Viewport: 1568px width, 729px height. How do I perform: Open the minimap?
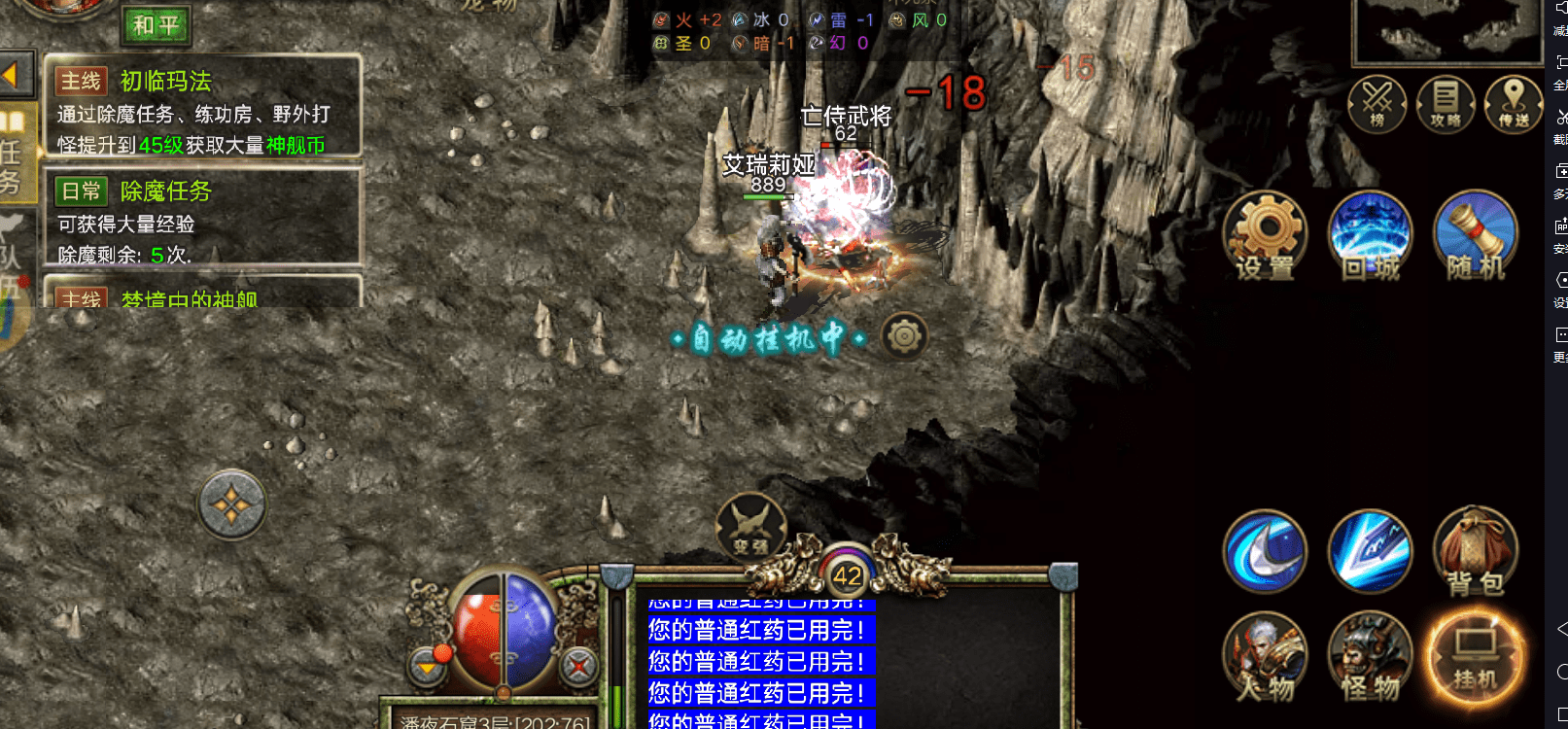[x=1445, y=31]
